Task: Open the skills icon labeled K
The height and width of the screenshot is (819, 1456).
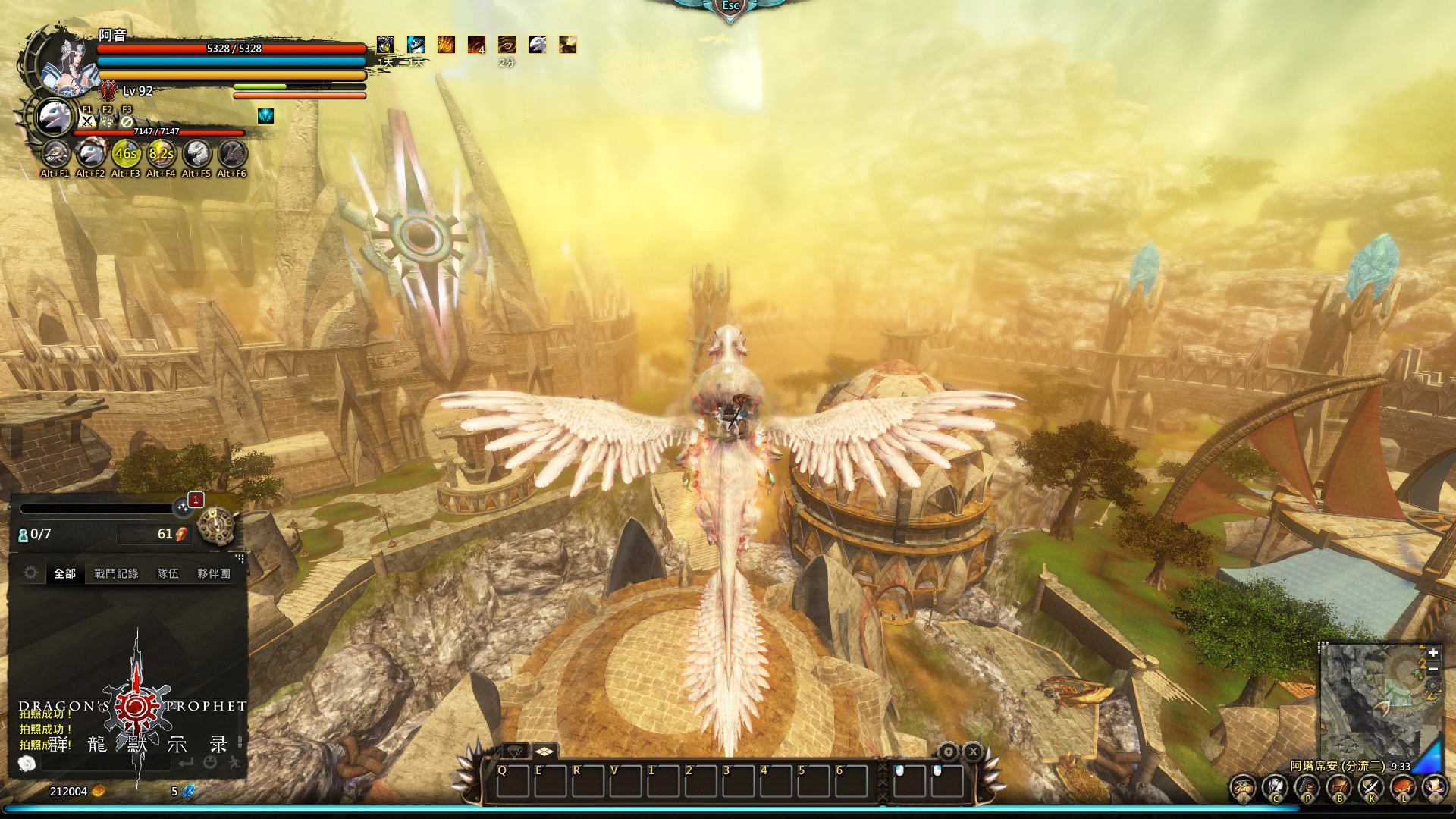Action: click(1370, 787)
